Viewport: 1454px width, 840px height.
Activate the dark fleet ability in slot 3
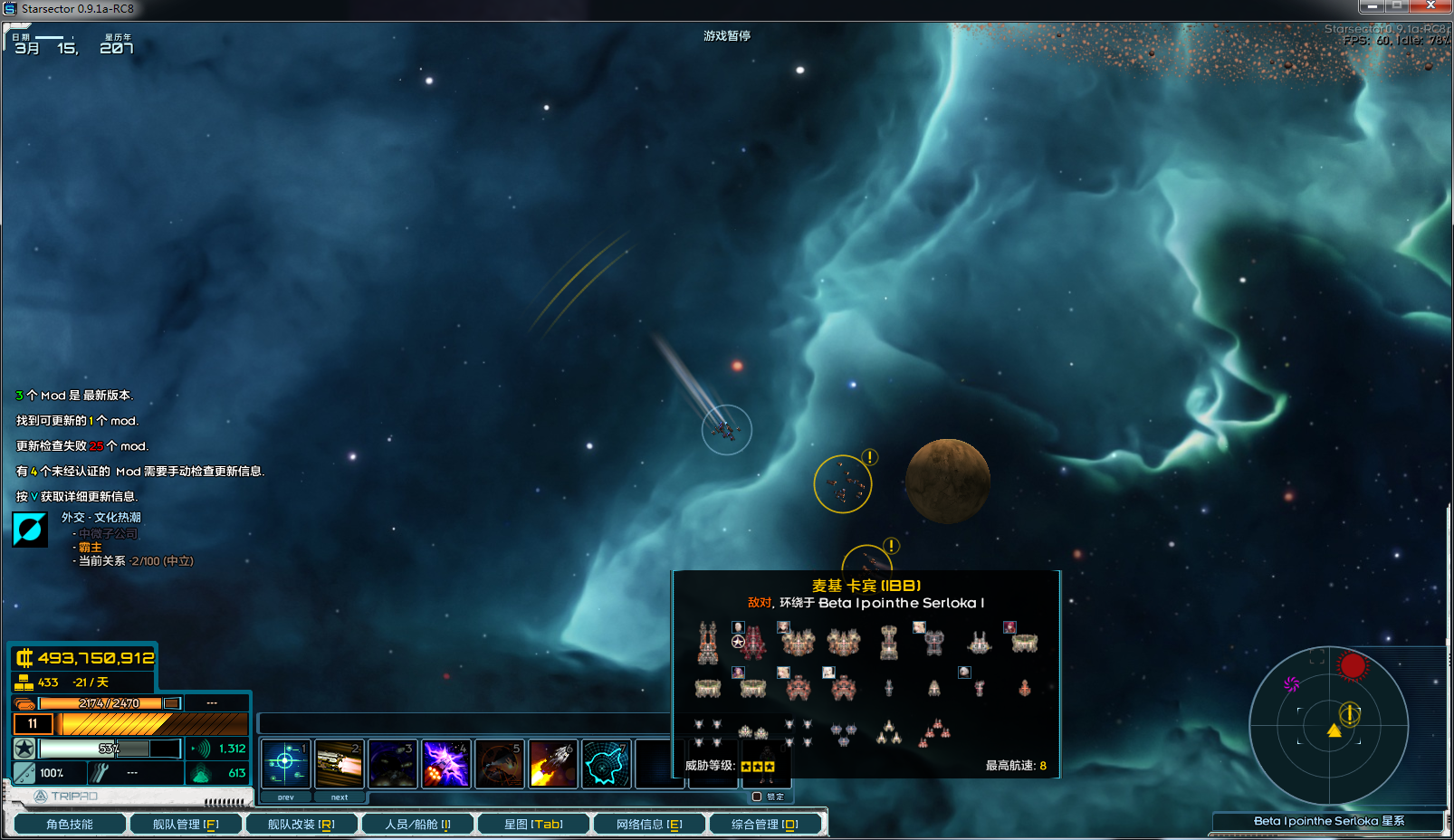(393, 763)
